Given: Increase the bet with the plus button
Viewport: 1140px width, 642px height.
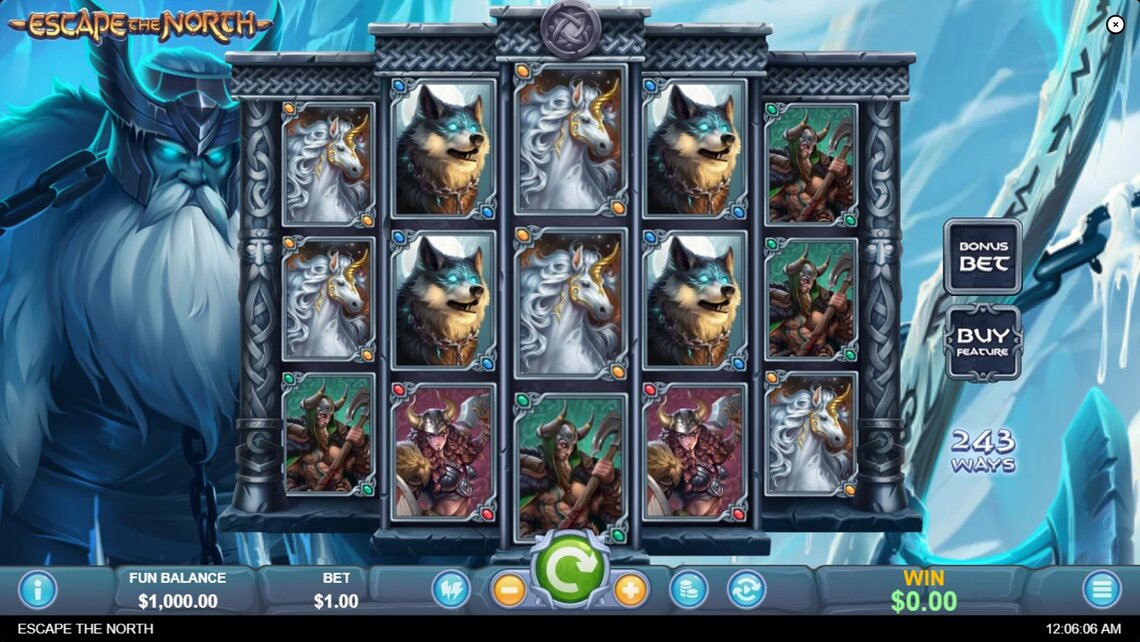Looking at the screenshot, I should click(630, 589).
